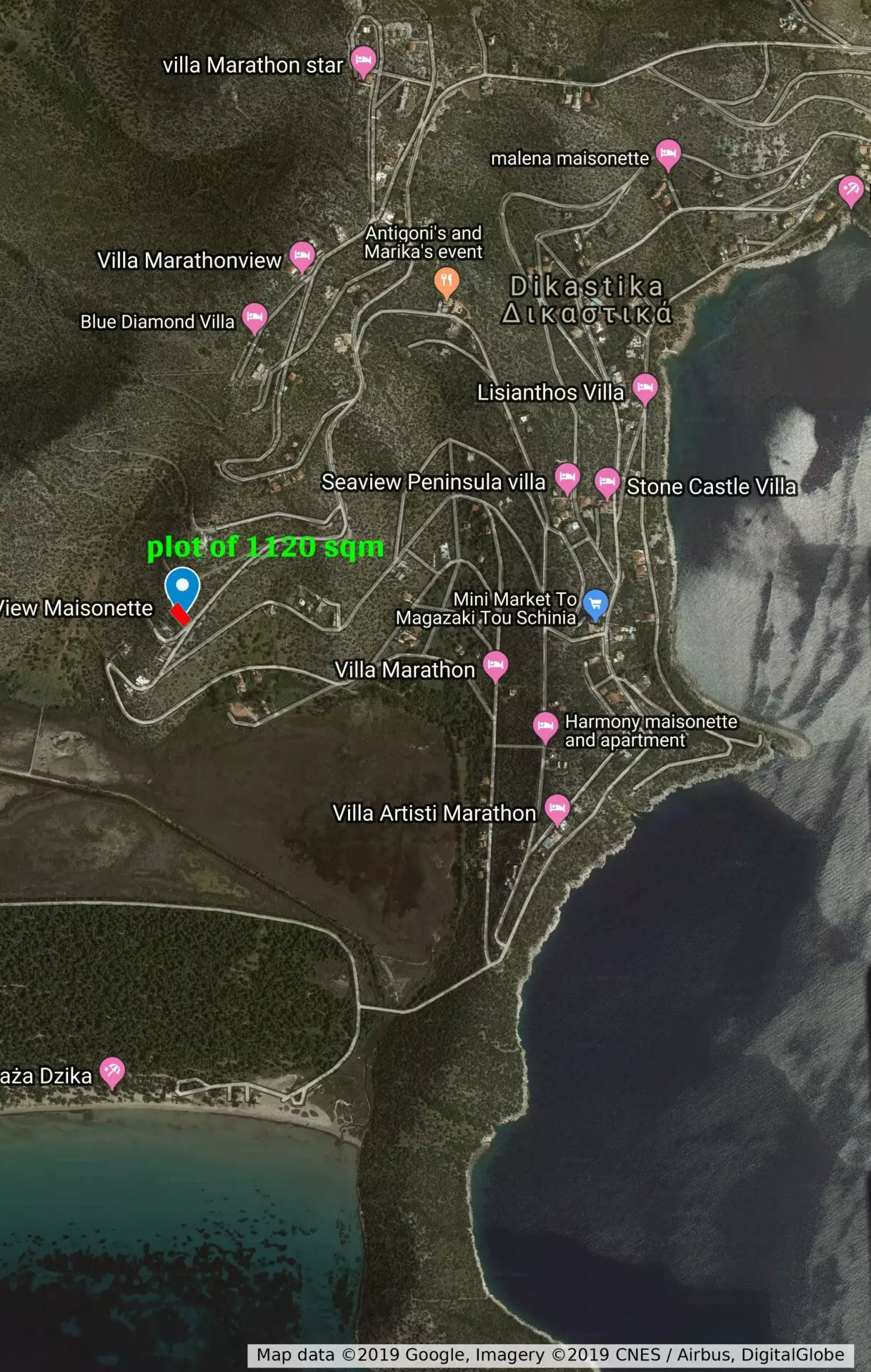Select the villa Marathon star lodging pin
The width and height of the screenshot is (871, 1372).
363,60
